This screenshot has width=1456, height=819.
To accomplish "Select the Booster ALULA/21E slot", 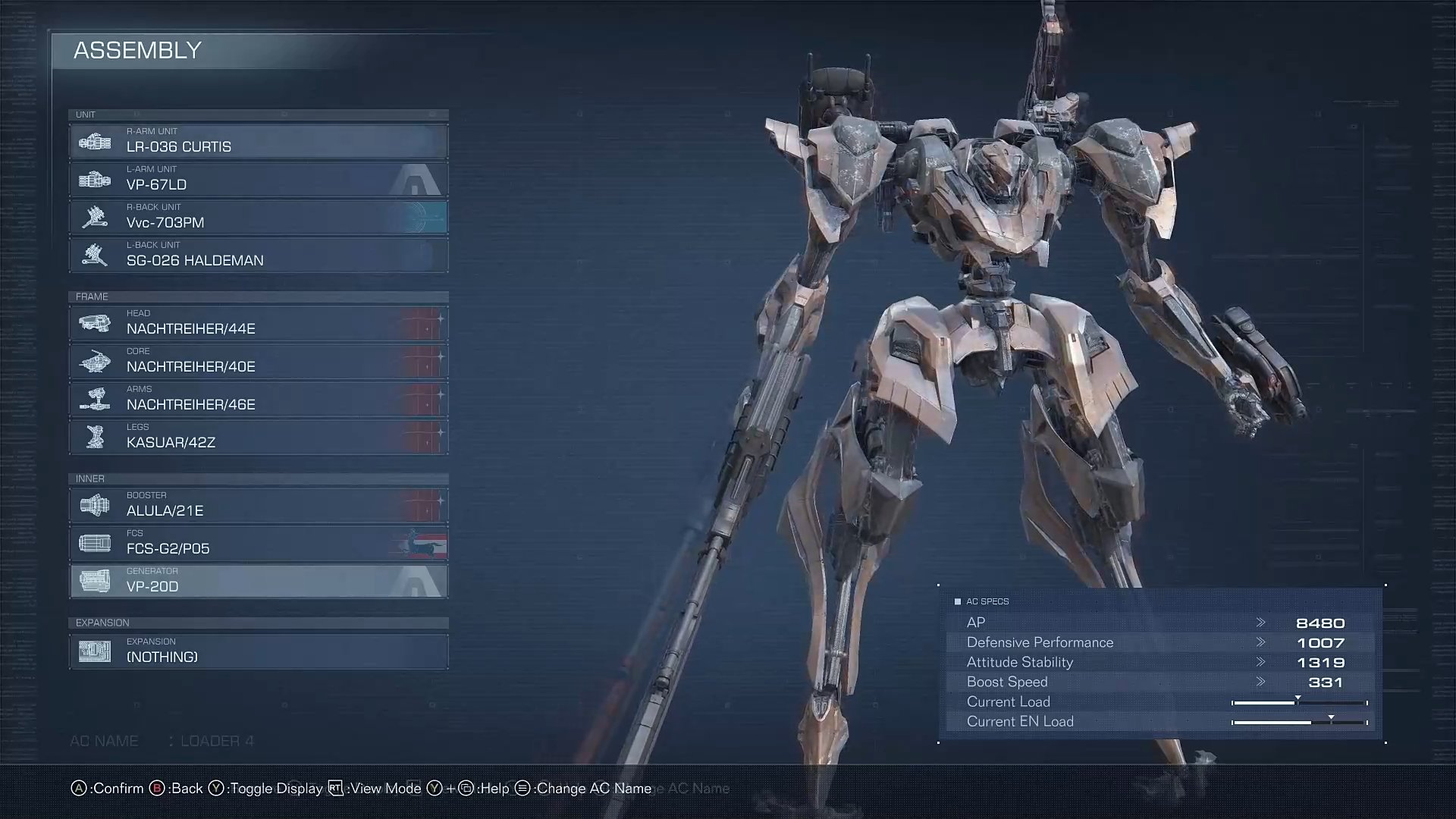I will click(258, 505).
